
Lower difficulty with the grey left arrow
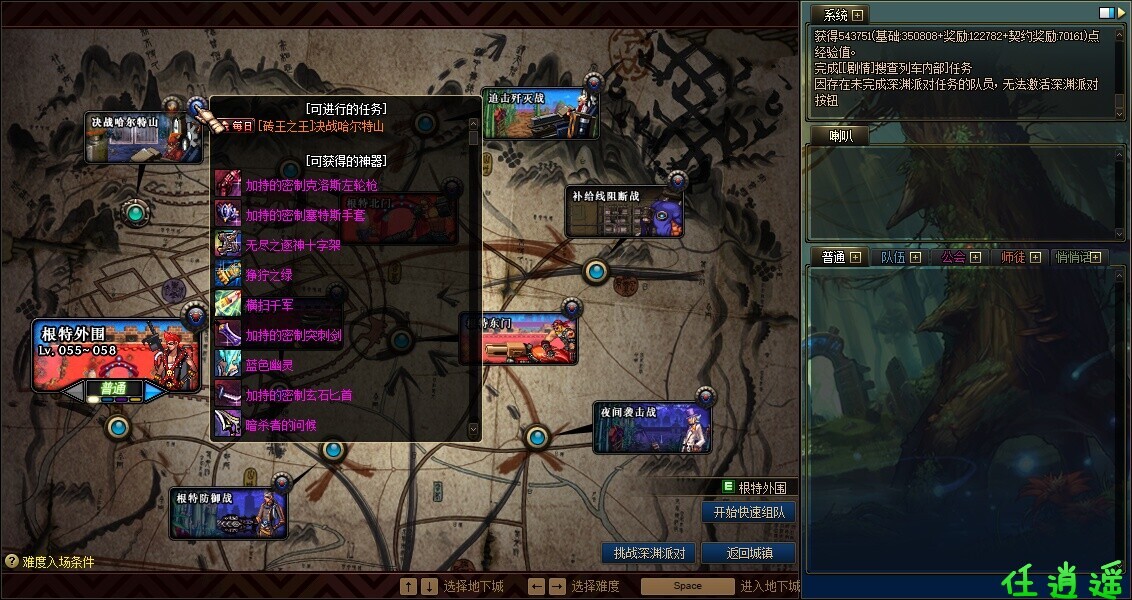[72, 391]
